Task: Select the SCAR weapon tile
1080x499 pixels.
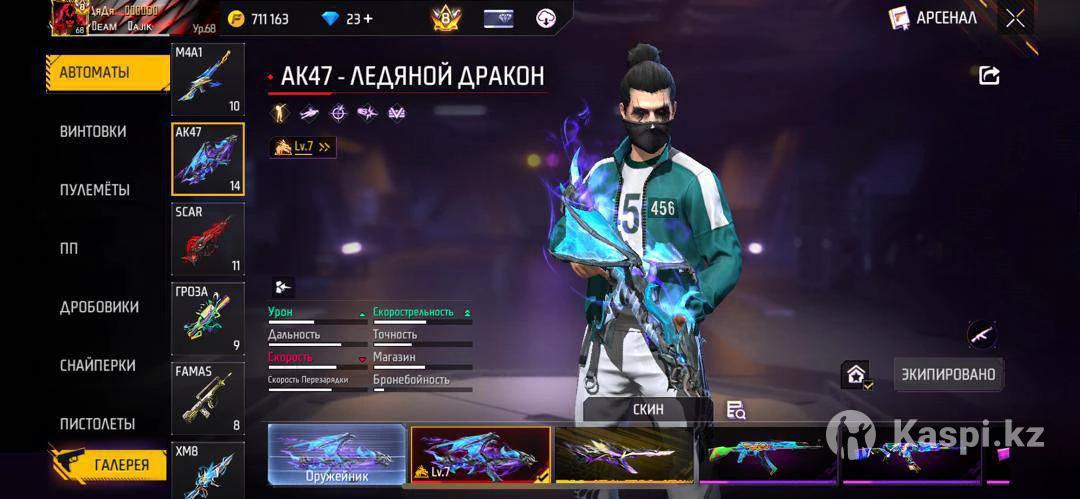Action: (208, 240)
